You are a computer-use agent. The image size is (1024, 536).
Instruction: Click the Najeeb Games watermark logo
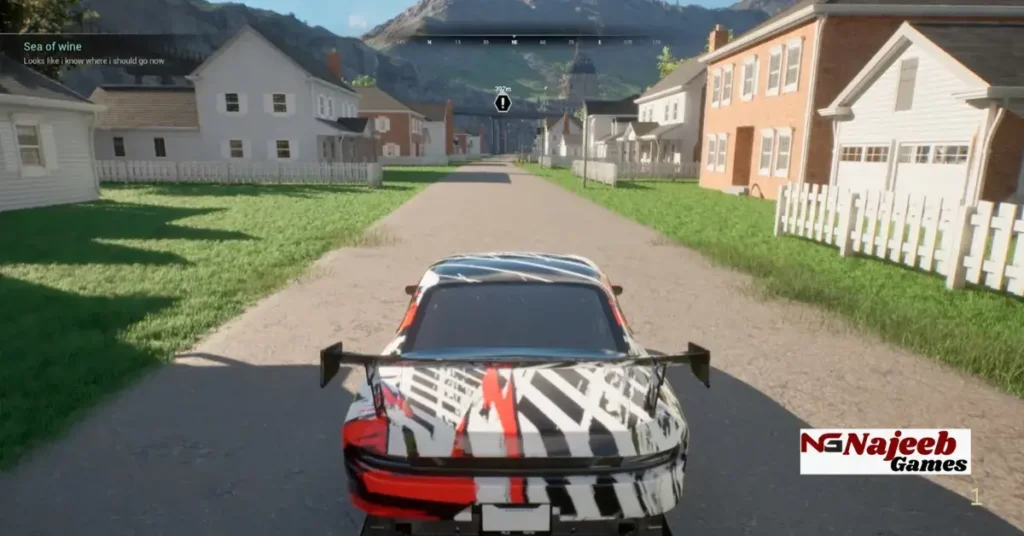coord(885,452)
